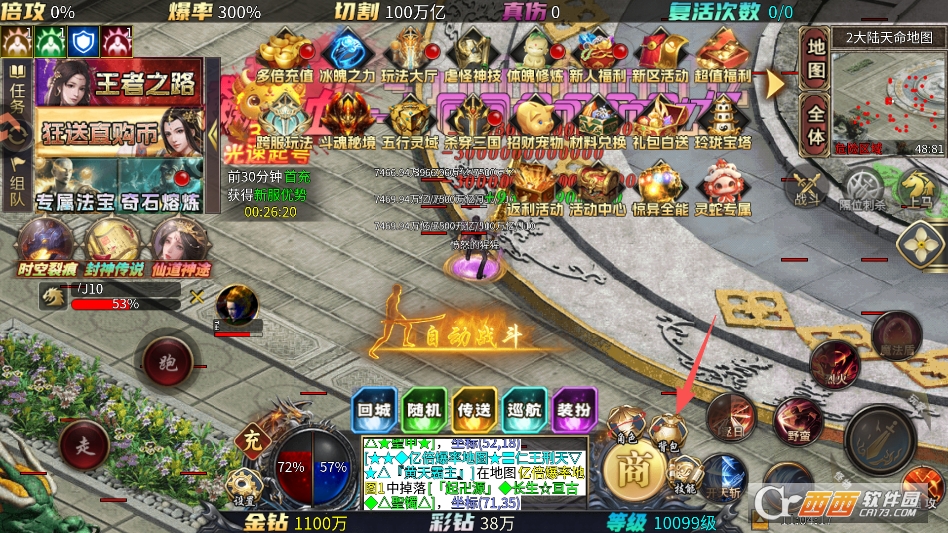
Task: Open the 封神传说 scroll icon
Action: pos(112,245)
